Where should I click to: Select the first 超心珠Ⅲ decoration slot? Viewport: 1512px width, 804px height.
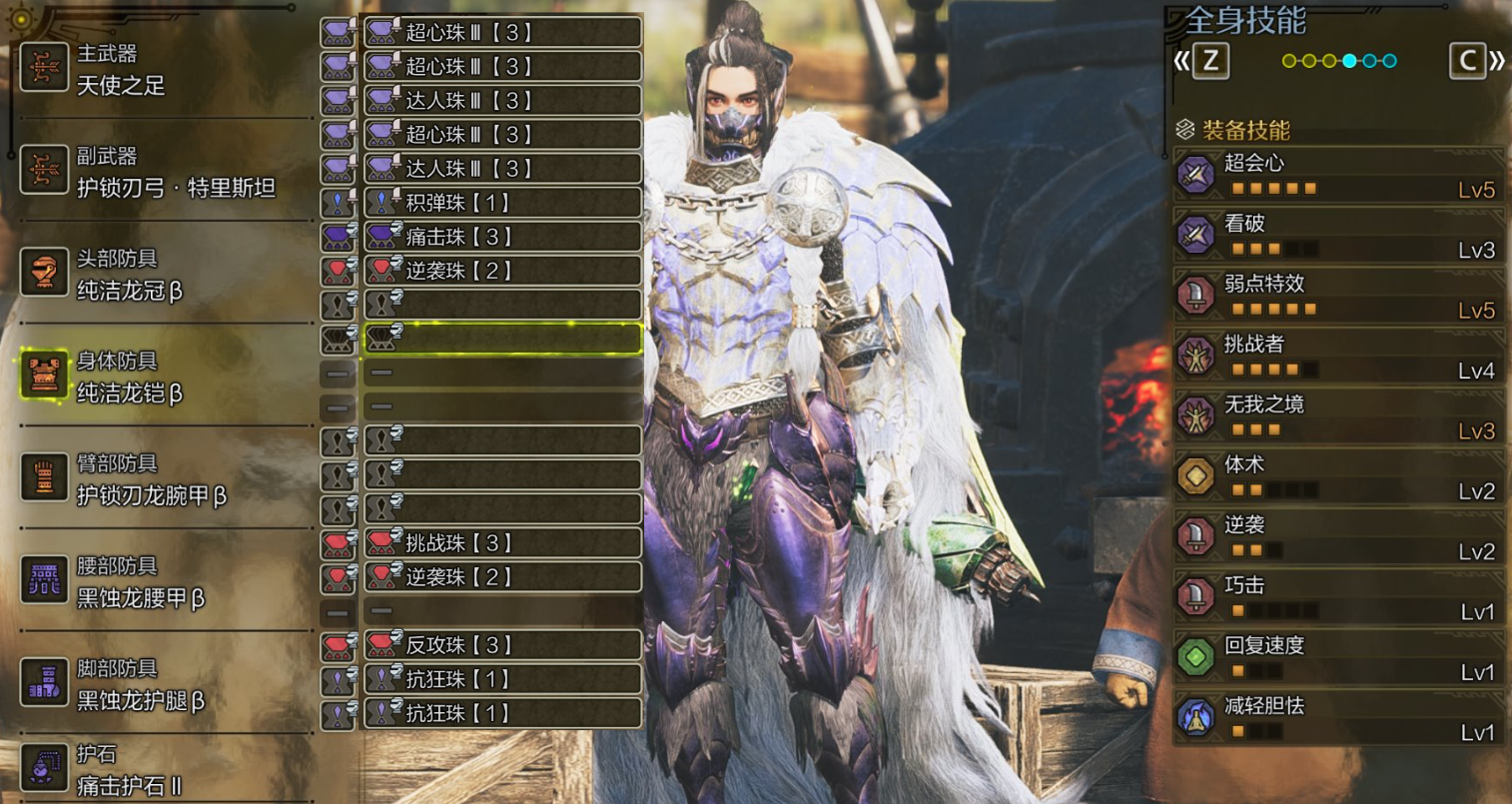tap(501, 31)
